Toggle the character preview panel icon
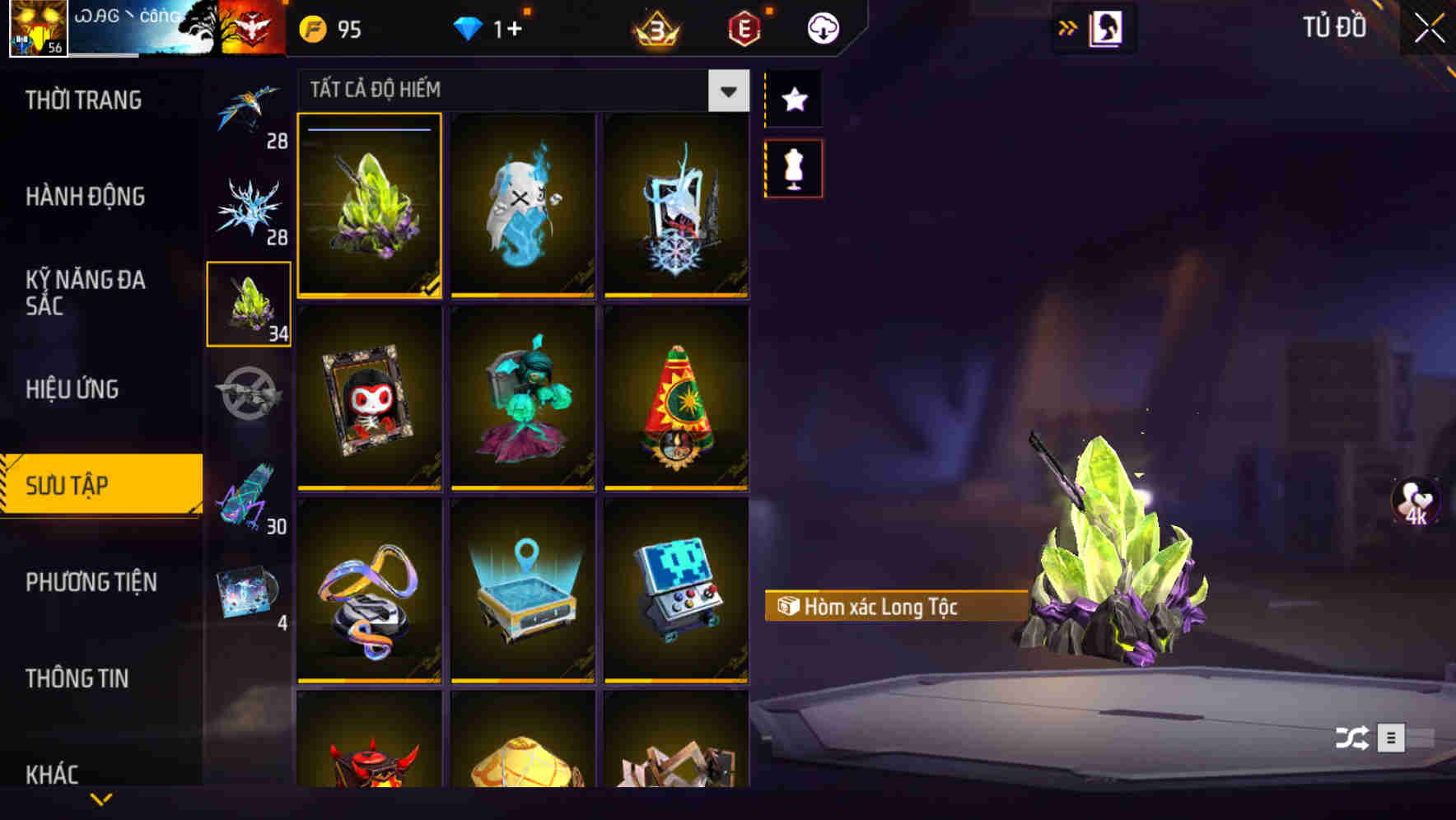The width and height of the screenshot is (1456, 820). [1104, 27]
